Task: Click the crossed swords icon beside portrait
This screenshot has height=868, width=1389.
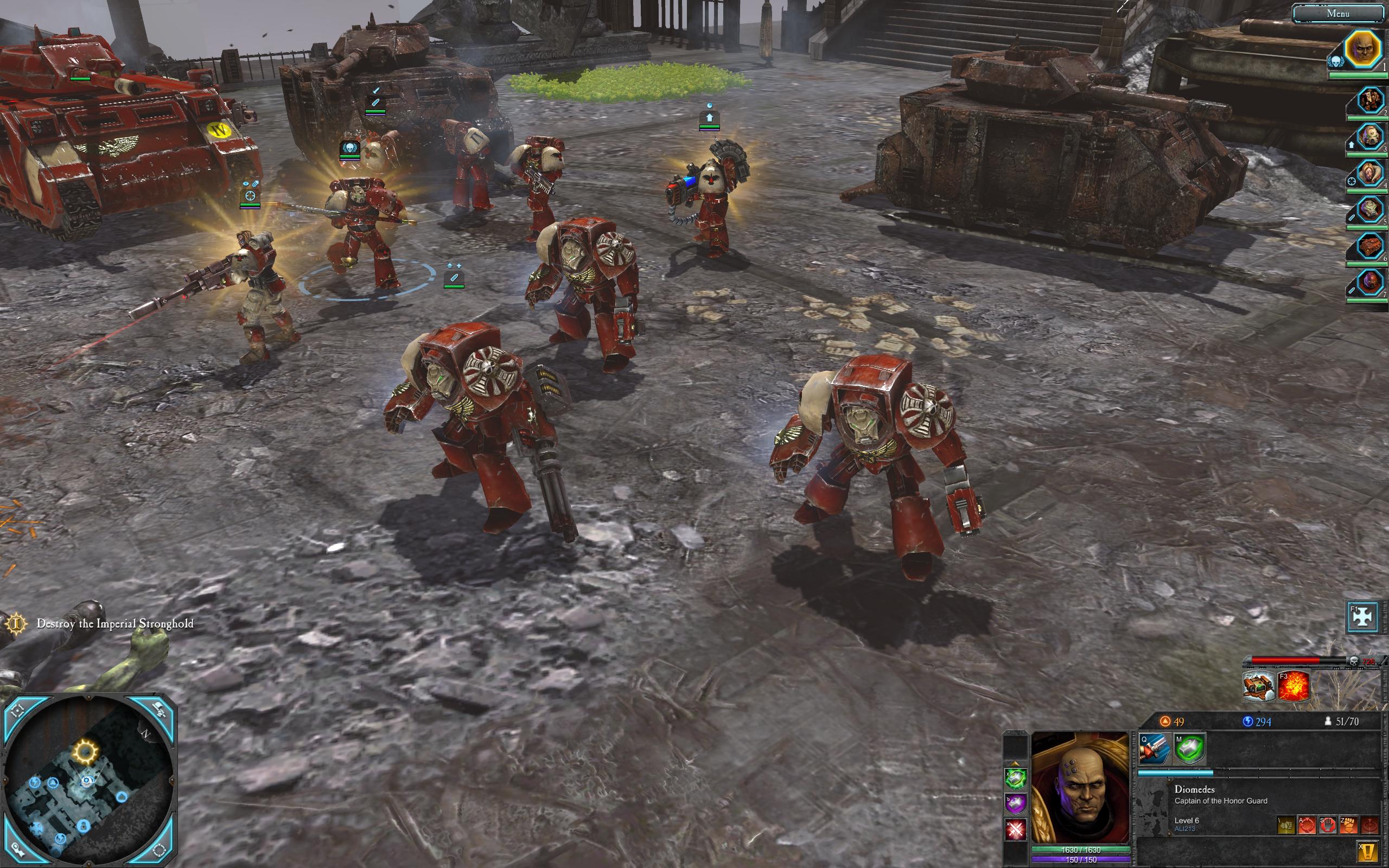Action: click(x=1015, y=829)
